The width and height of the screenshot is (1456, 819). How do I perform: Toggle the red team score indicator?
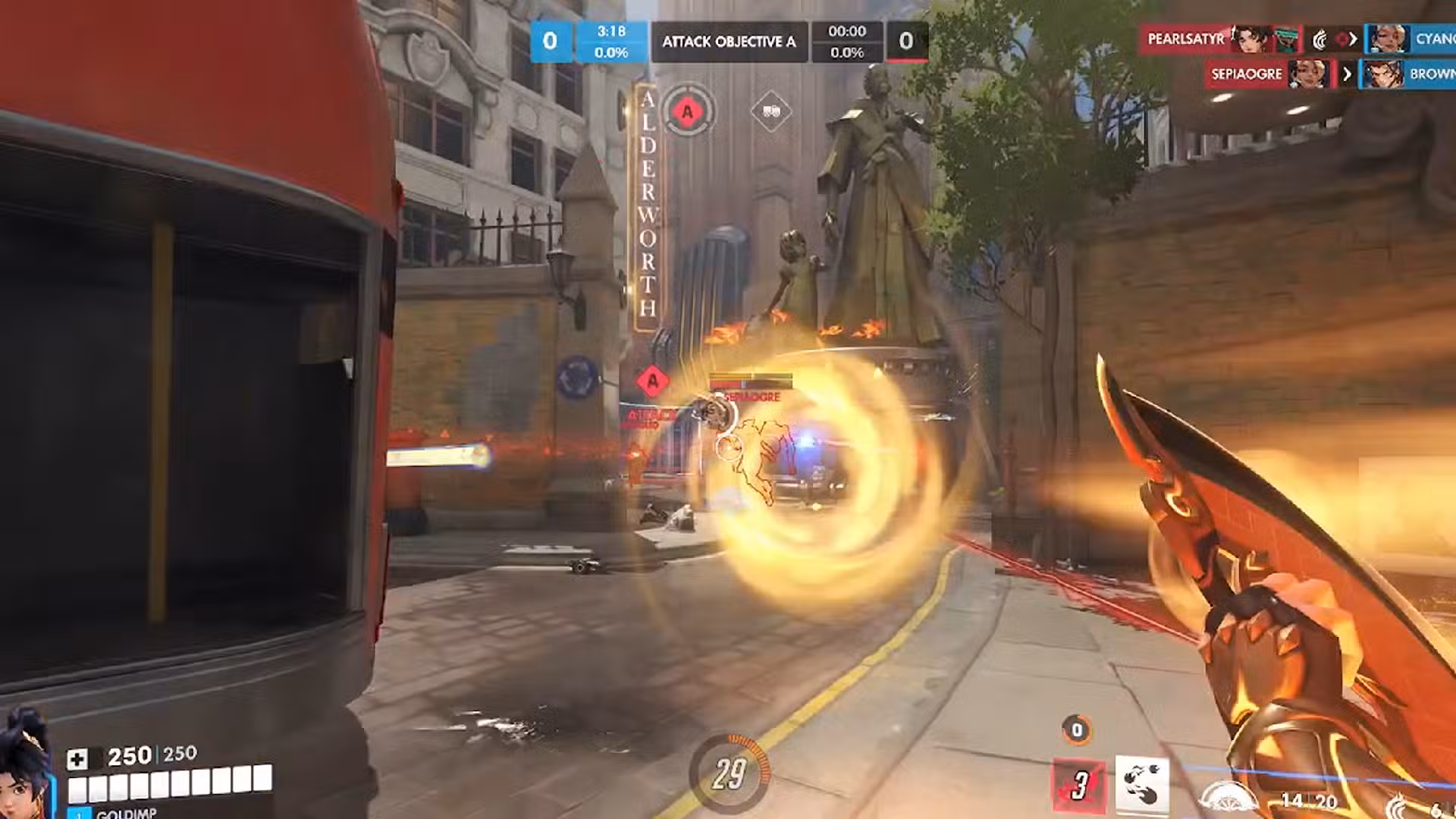[x=908, y=42]
